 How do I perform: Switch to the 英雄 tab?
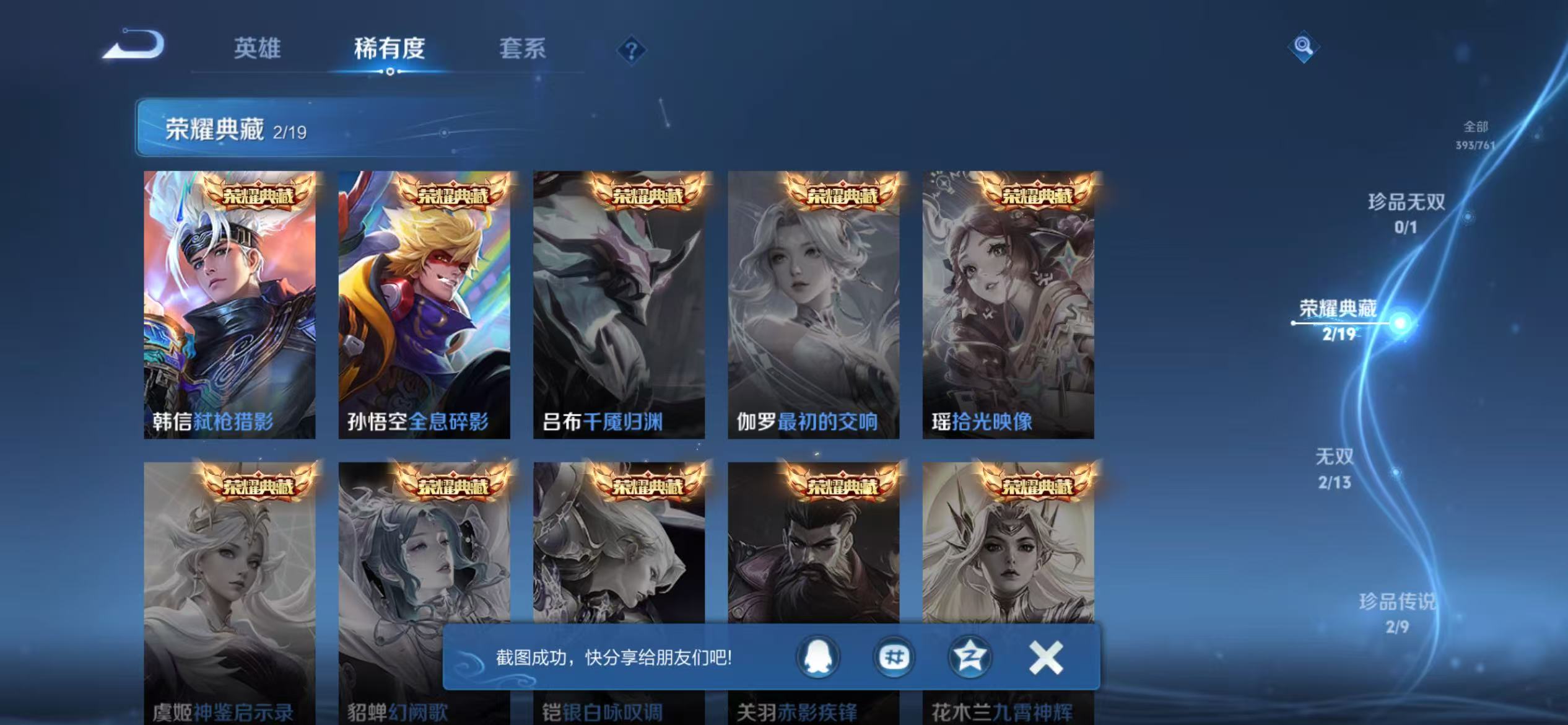click(x=258, y=49)
